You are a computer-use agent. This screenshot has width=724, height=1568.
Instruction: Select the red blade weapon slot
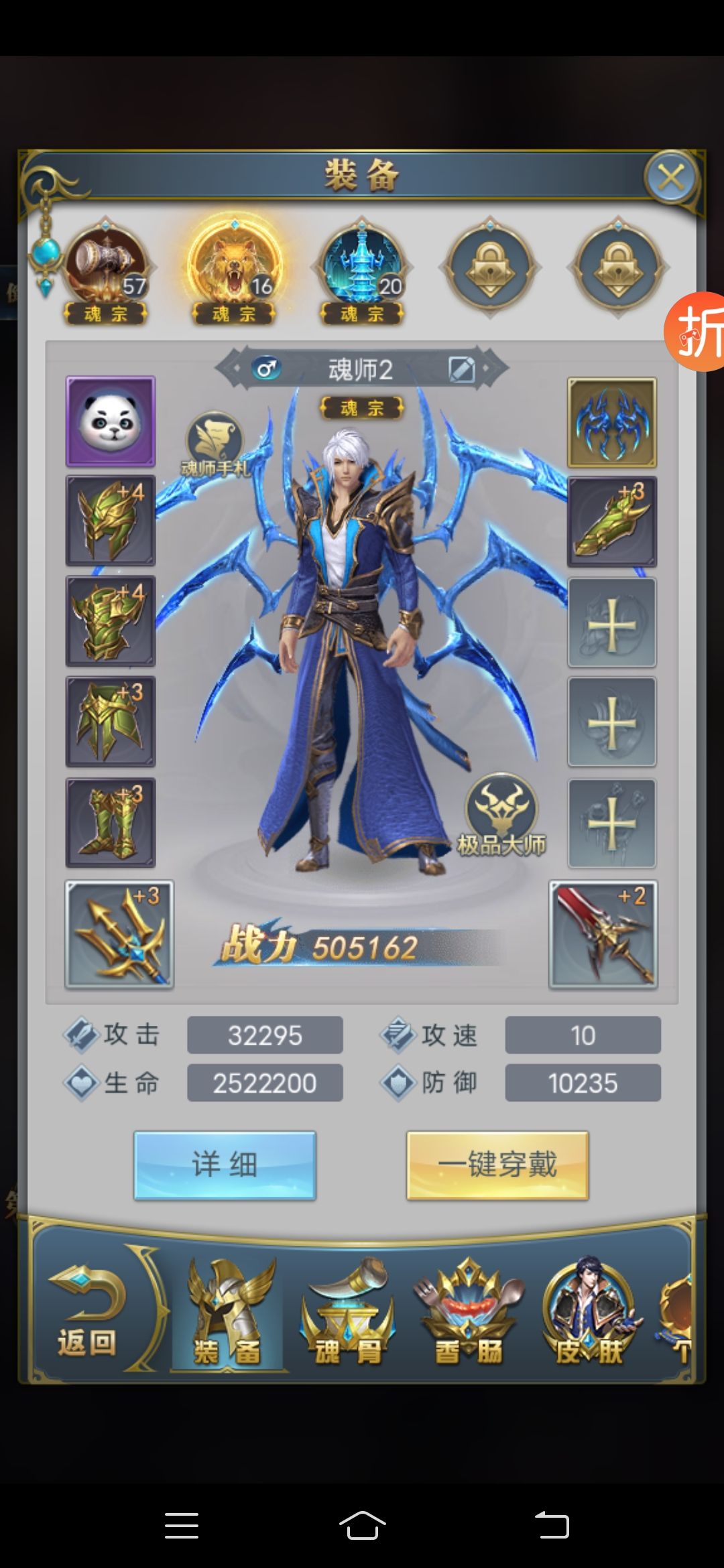click(603, 935)
